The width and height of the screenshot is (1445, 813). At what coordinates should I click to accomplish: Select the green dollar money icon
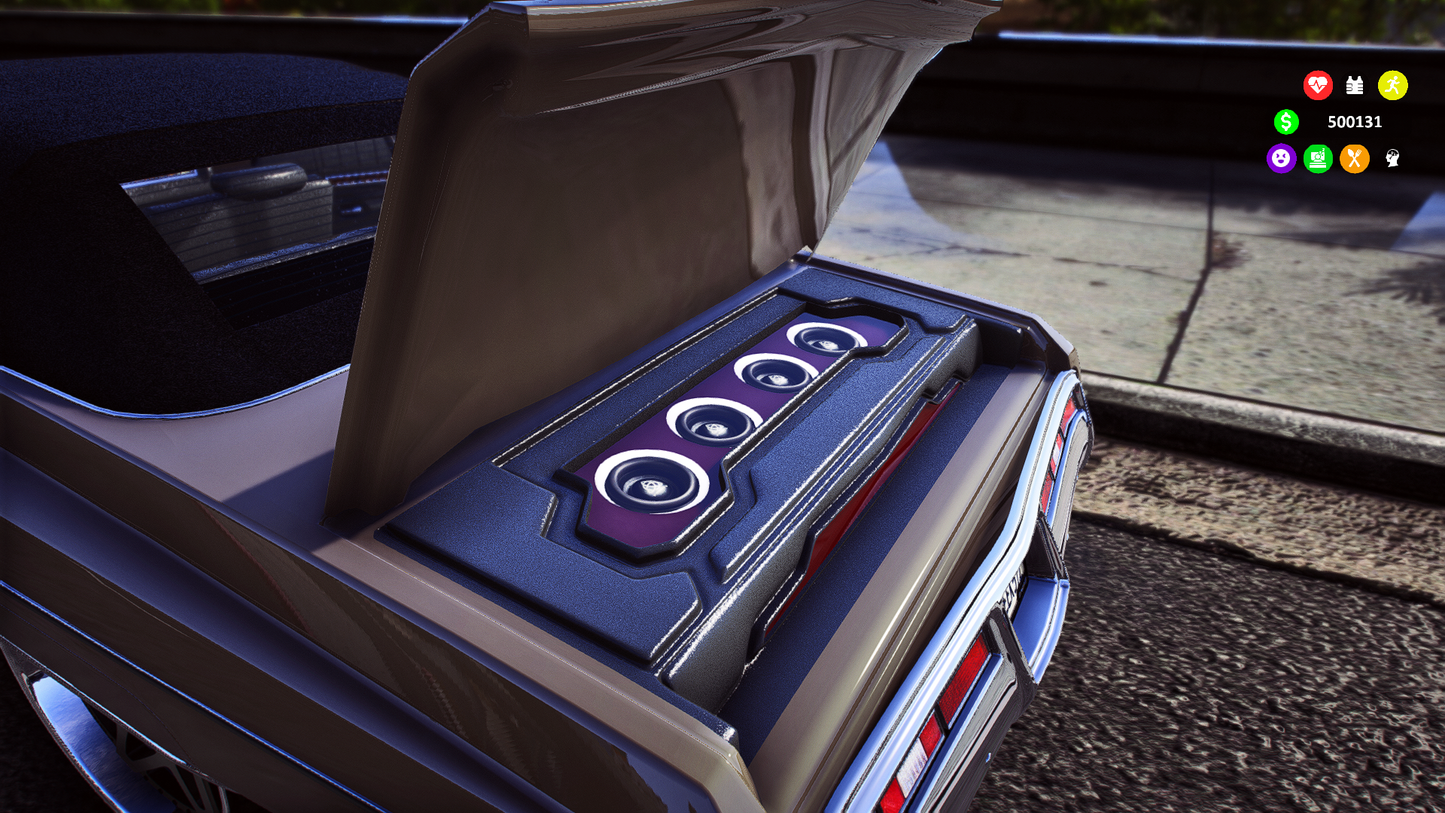tap(1287, 122)
